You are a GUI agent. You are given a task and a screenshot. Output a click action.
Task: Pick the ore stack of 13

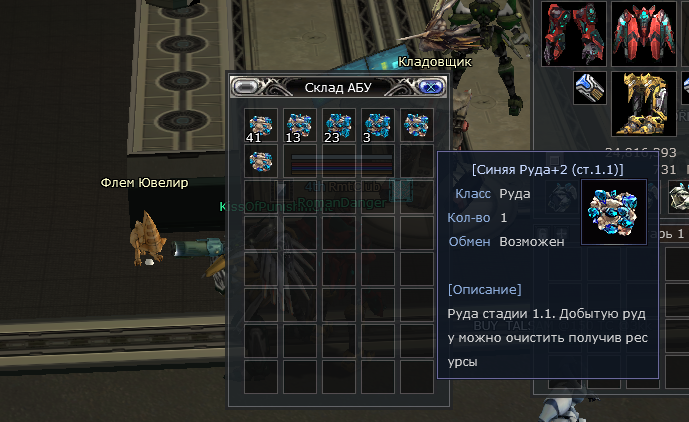point(299,125)
